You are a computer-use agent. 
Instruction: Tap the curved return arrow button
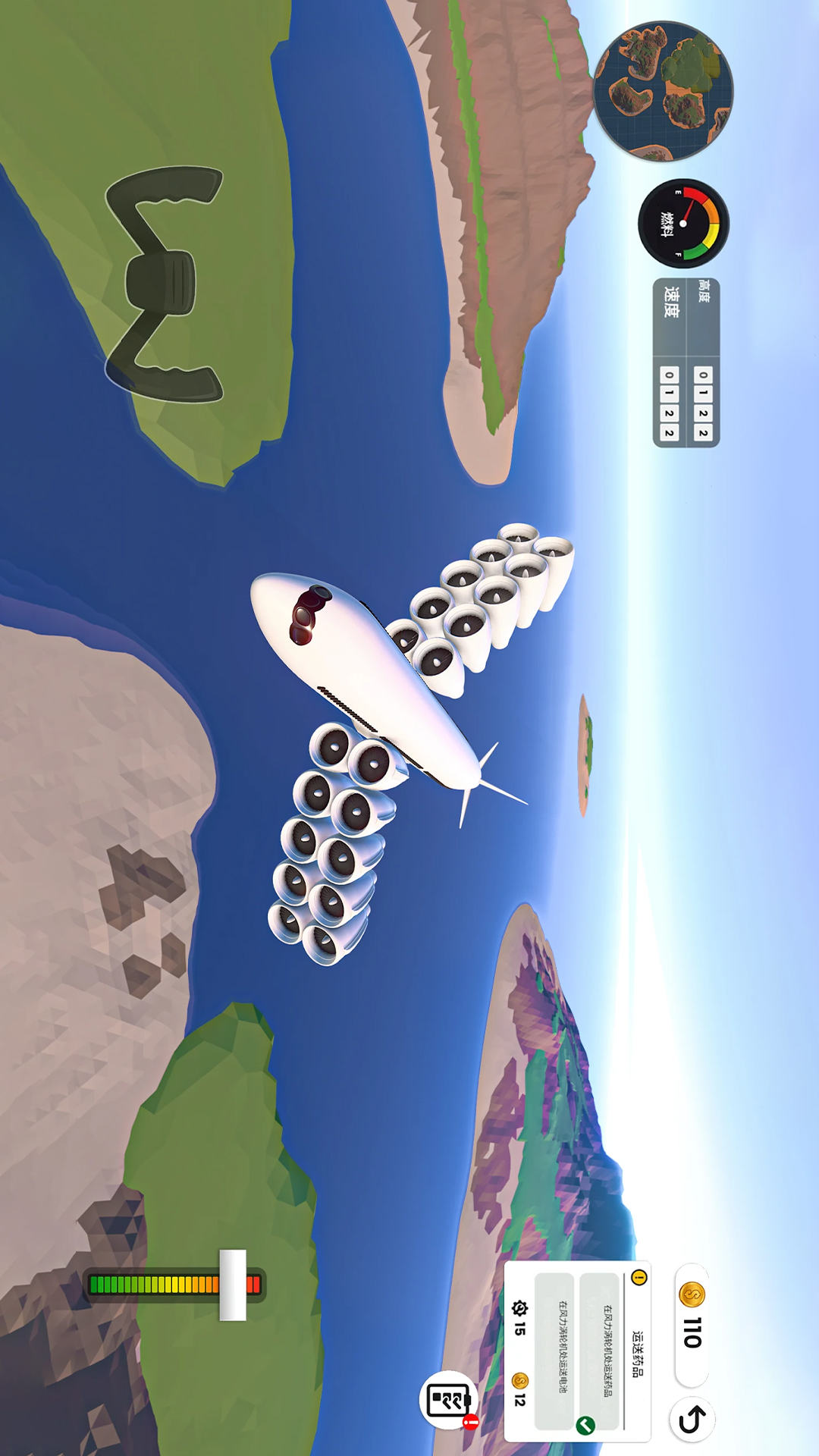(x=692, y=1420)
